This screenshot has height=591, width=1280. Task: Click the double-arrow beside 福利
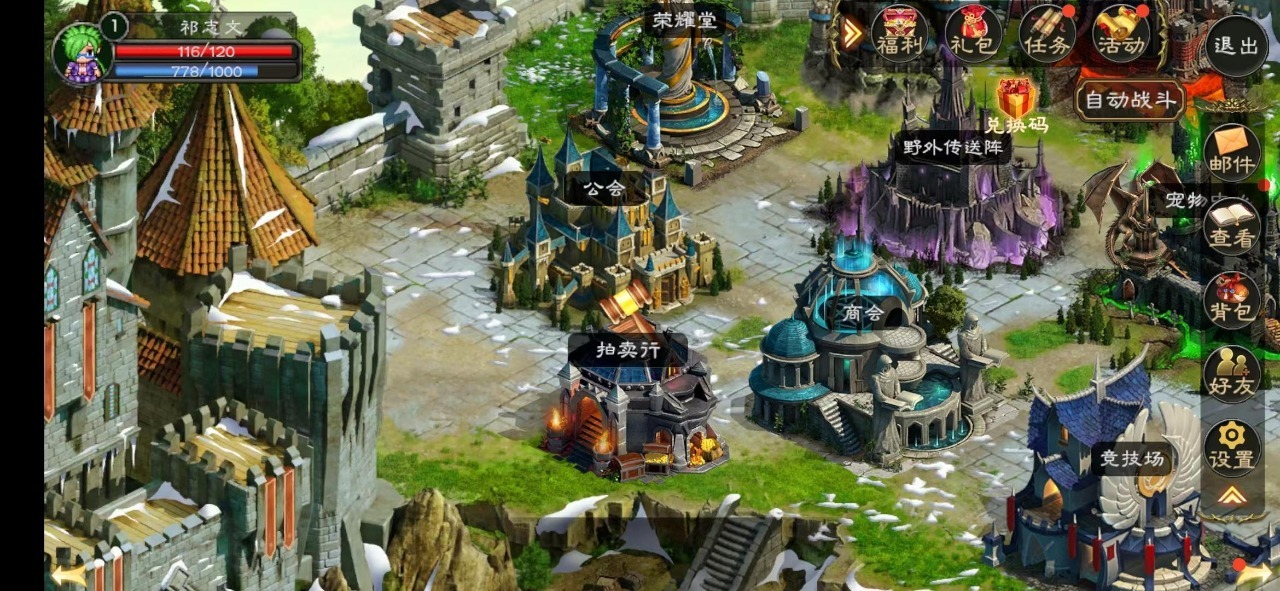coord(851,34)
